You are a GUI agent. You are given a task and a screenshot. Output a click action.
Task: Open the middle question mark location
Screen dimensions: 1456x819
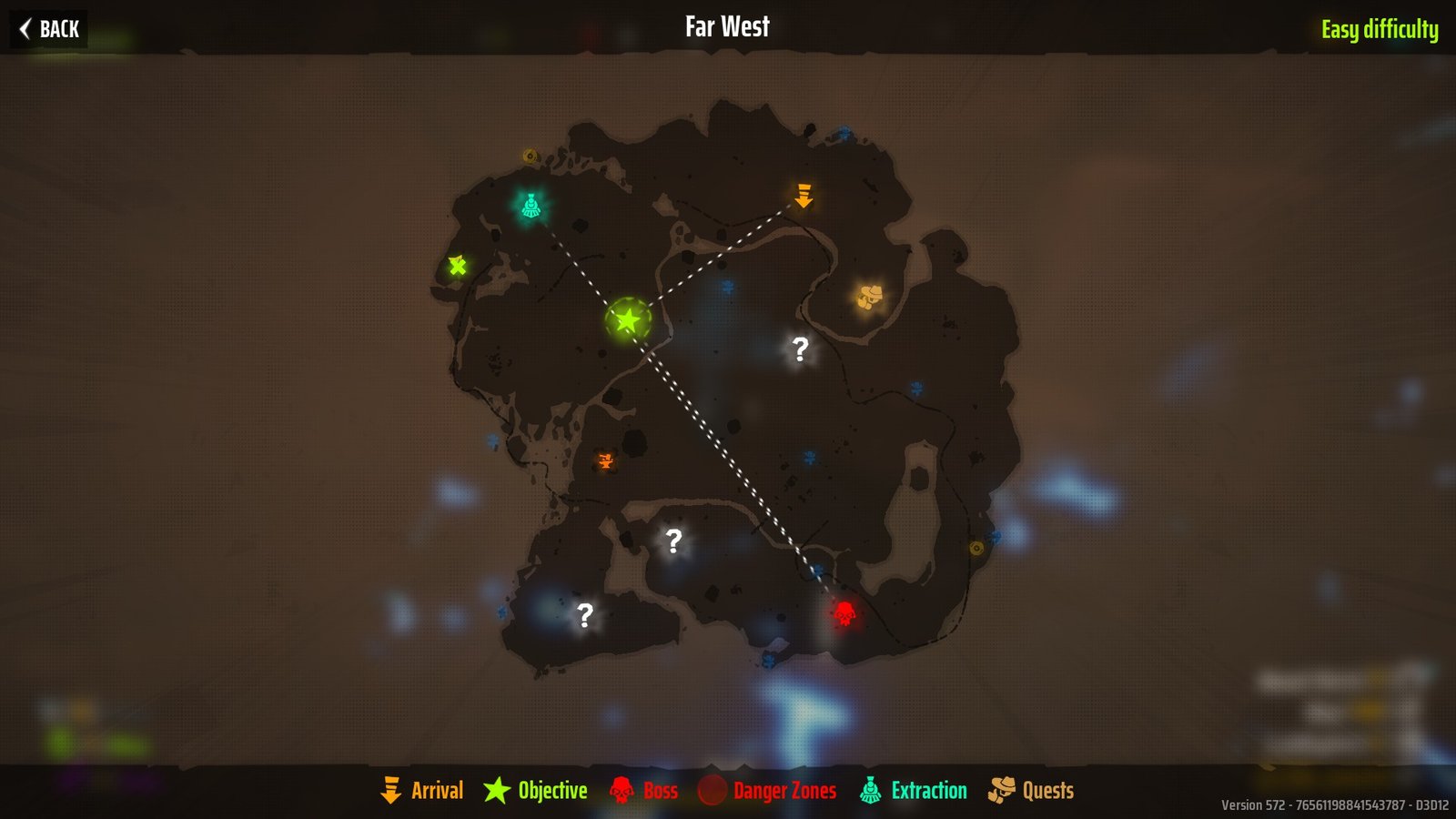pos(673,541)
